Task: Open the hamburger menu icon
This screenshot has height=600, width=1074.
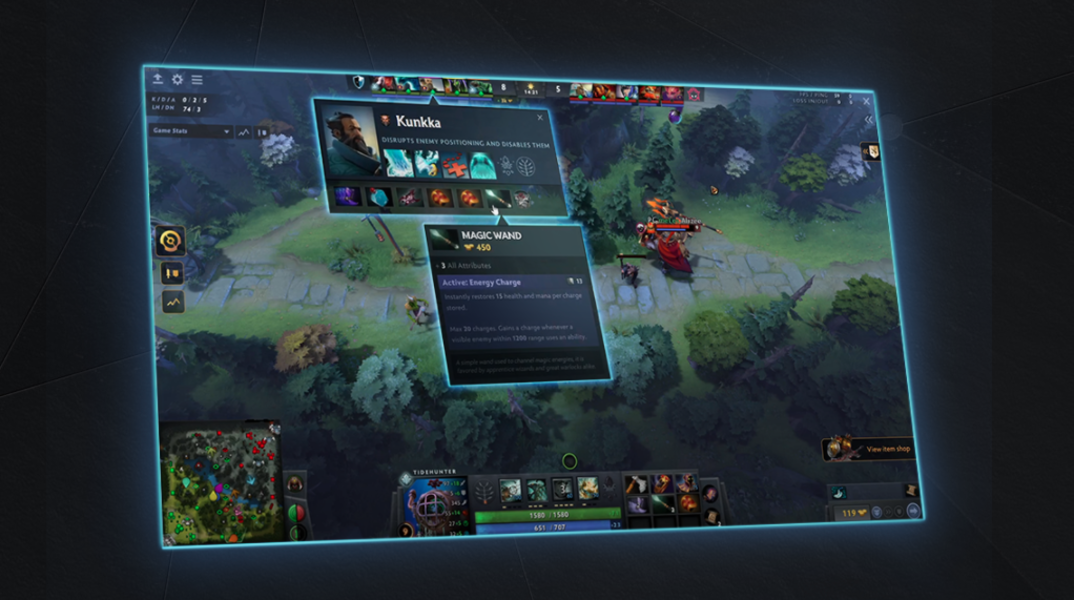Action: tap(197, 79)
